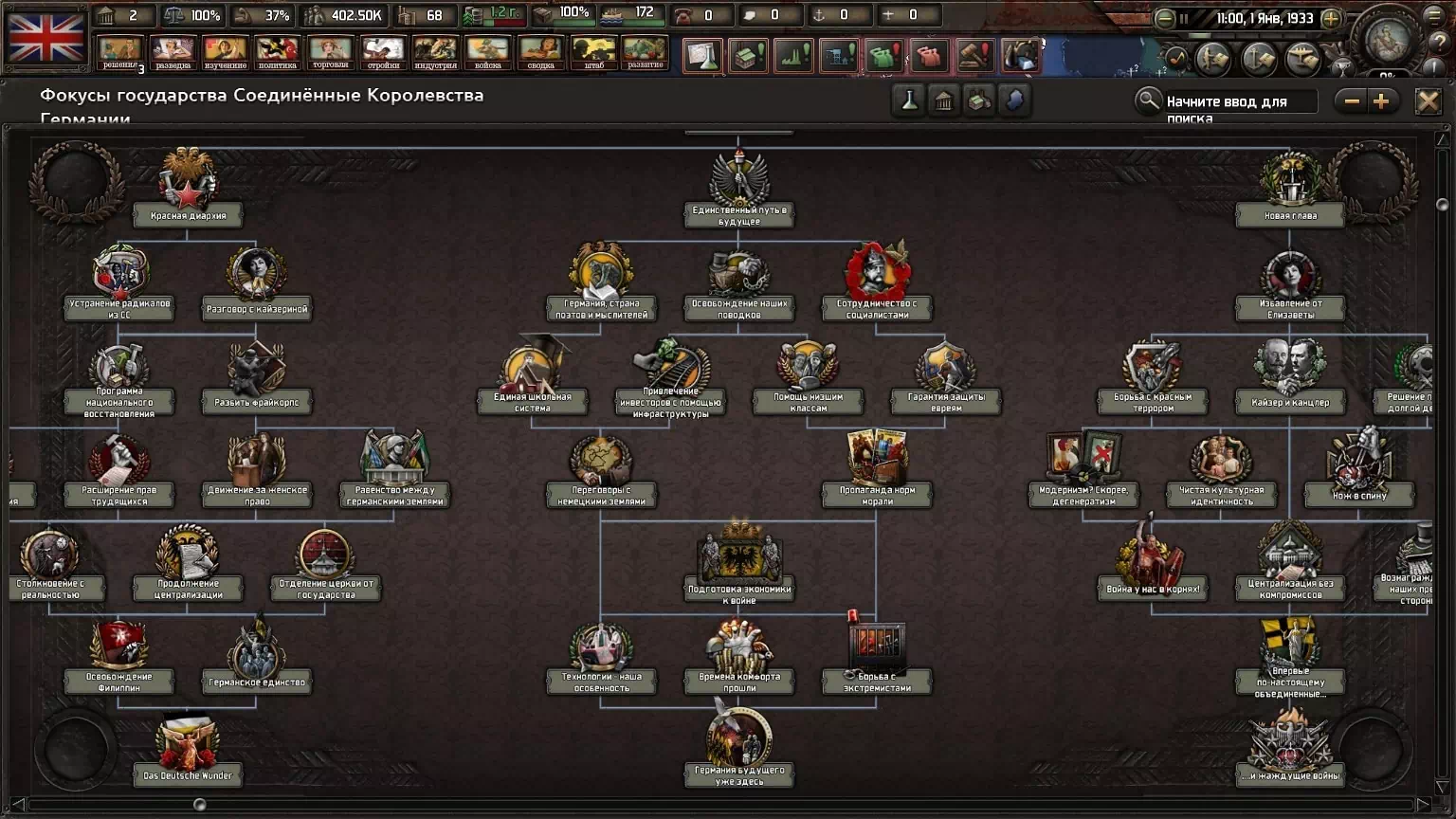Open the Войска (army) menu
The height and width of the screenshot is (819, 1456).
tap(487, 52)
